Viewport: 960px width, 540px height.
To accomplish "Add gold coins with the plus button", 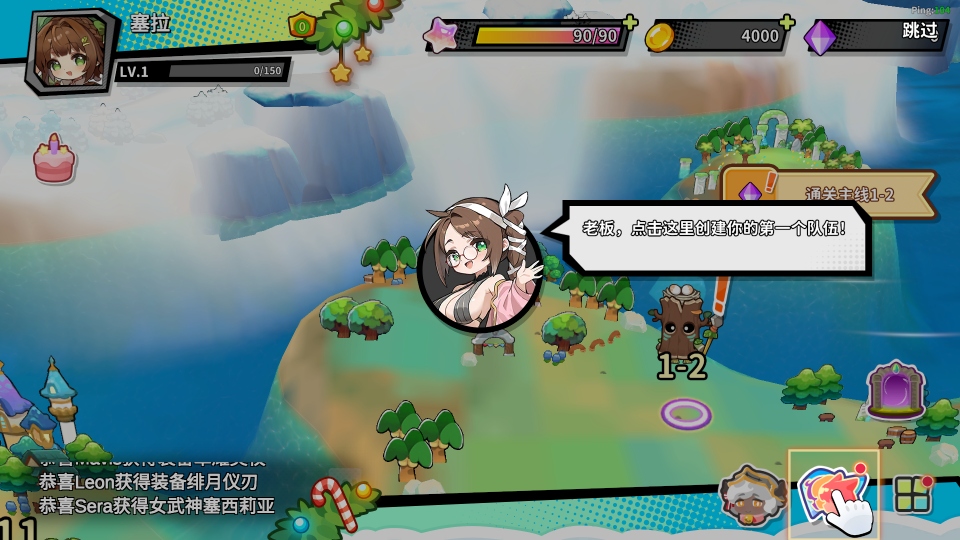I will pos(787,23).
